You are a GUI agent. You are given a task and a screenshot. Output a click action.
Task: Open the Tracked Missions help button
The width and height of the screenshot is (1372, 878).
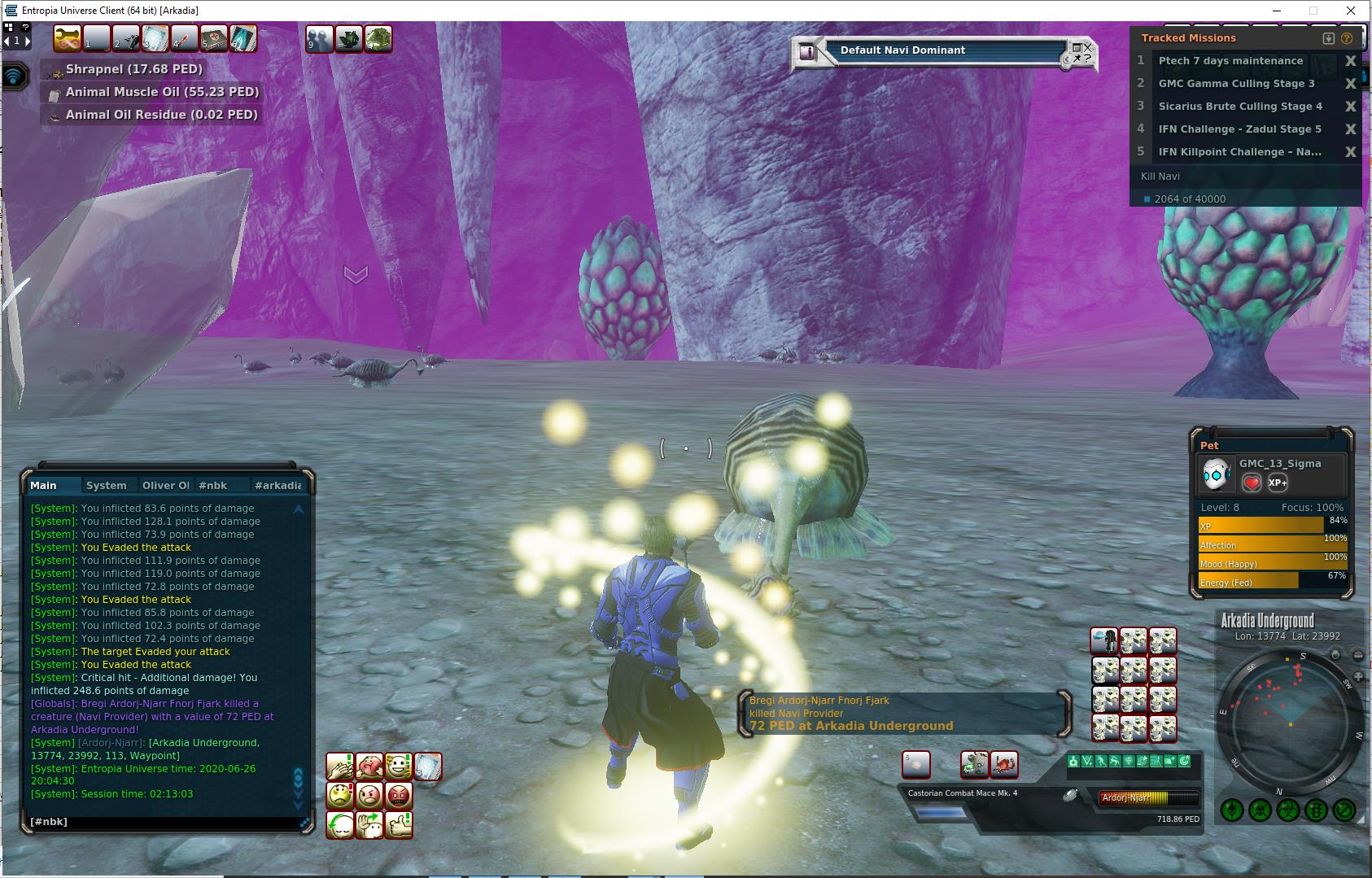(x=1347, y=38)
